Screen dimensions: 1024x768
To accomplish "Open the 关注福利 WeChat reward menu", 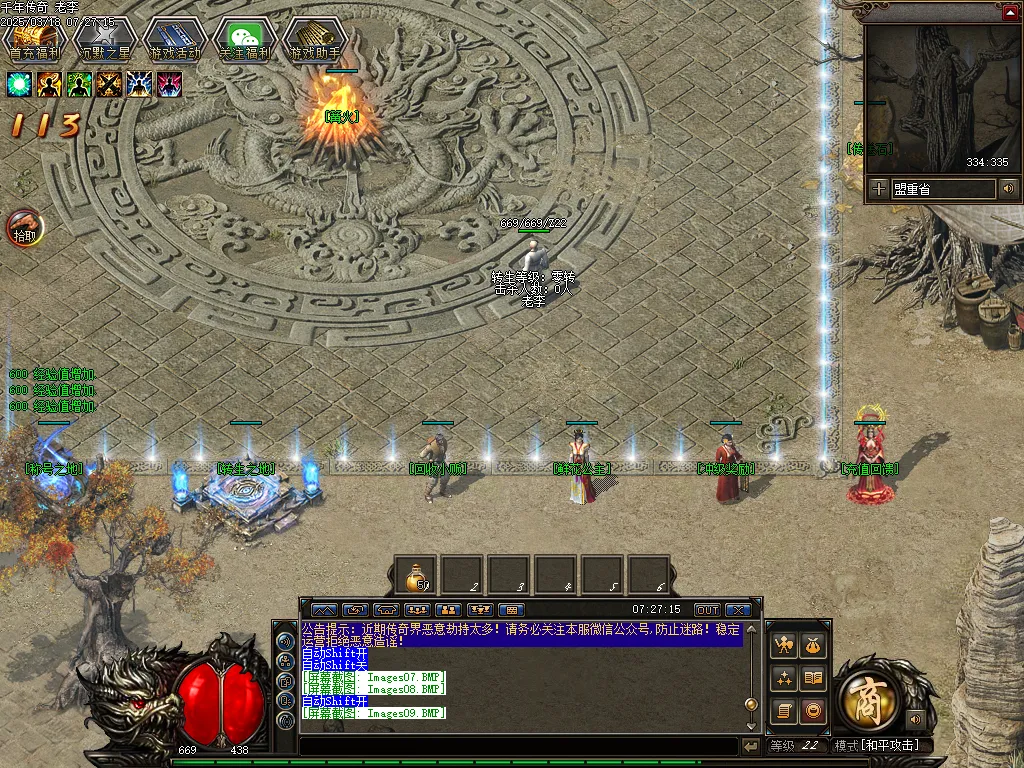I will (x=244, y=40).
